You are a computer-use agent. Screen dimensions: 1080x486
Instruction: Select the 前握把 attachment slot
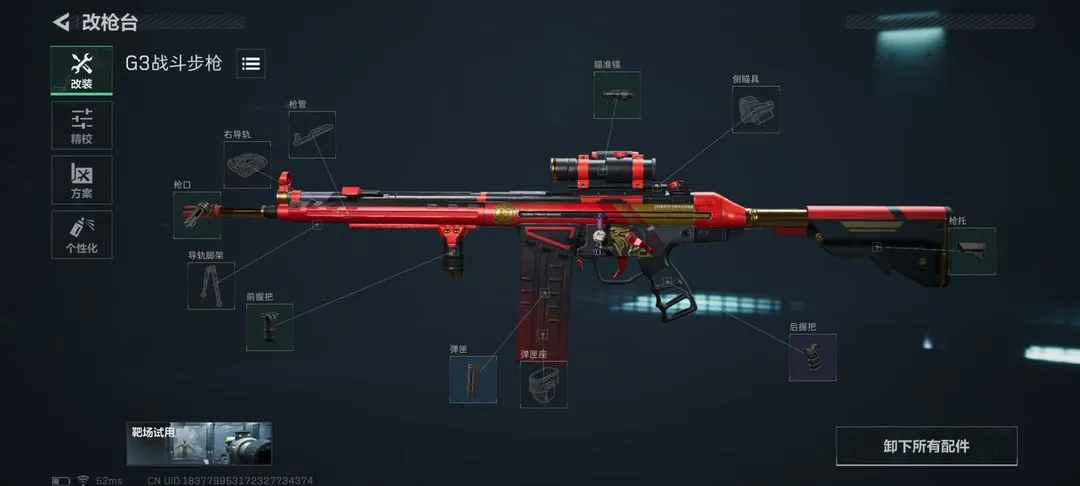point(270,327)
